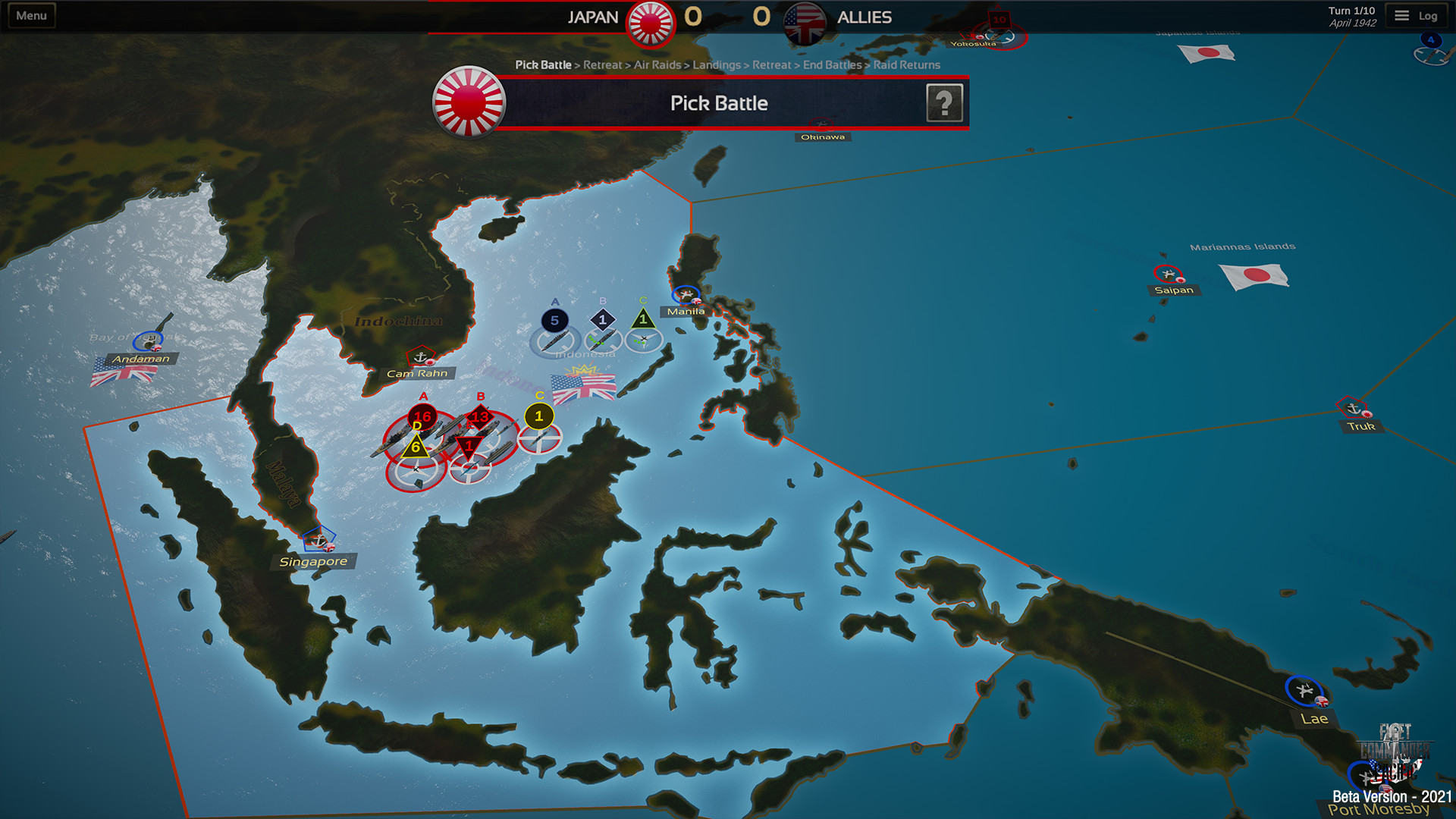Click the Allies combined flag in the scoreboard
This screenshot has width=1456, height=819.
coord(804,17)
